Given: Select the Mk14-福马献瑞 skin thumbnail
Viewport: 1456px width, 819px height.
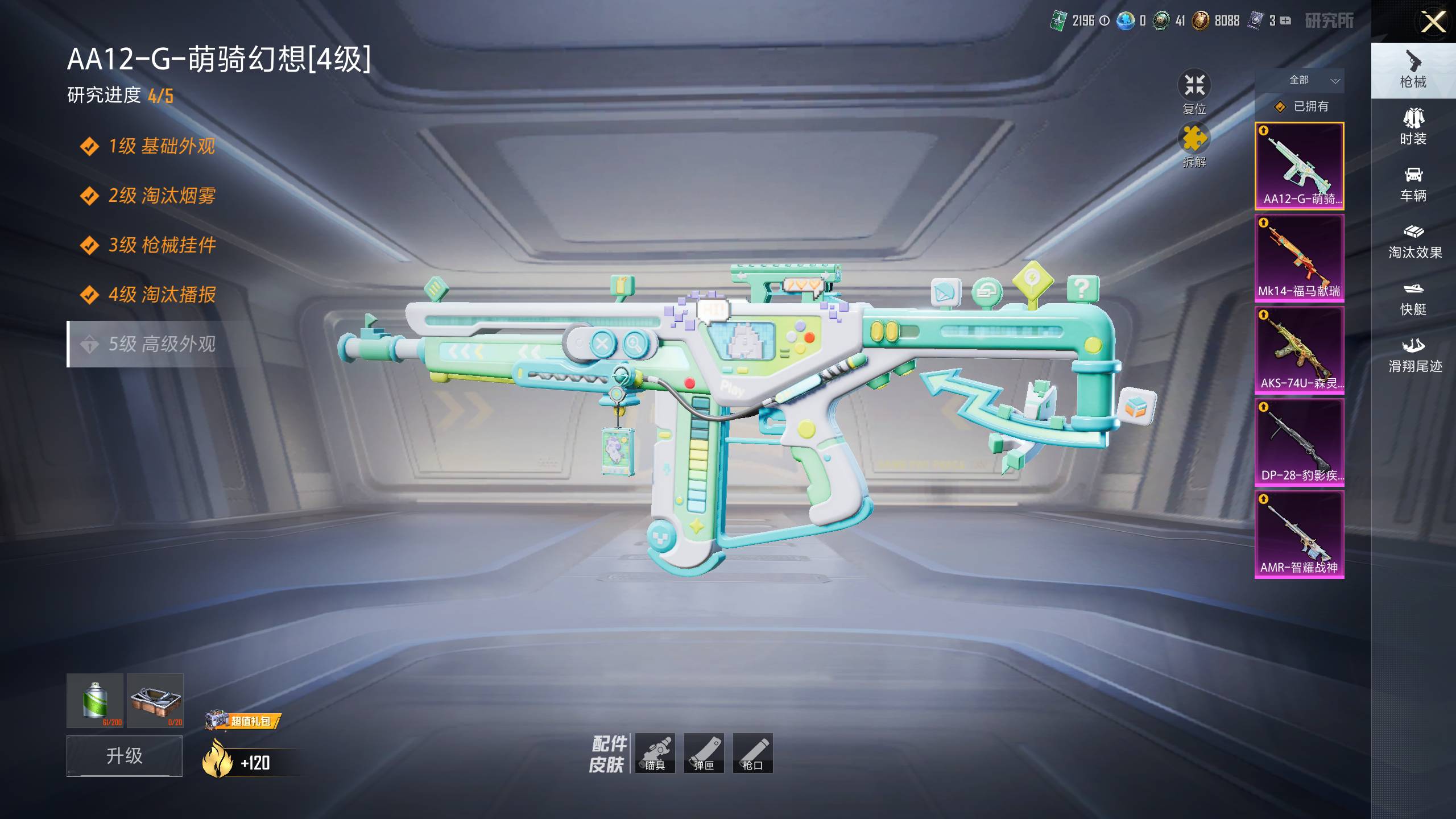Looking at the screenshot, I should coord(1300,258).
